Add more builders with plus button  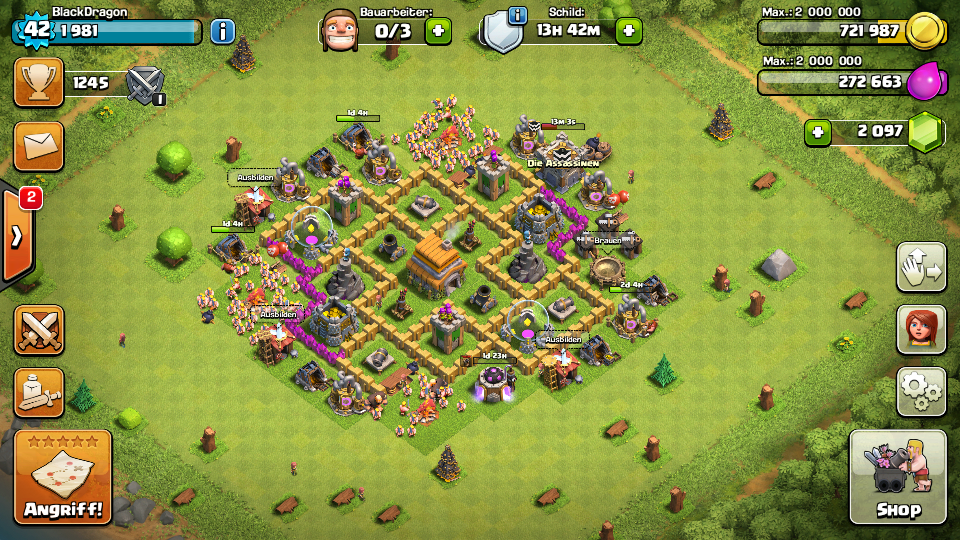tap(438, 31)
